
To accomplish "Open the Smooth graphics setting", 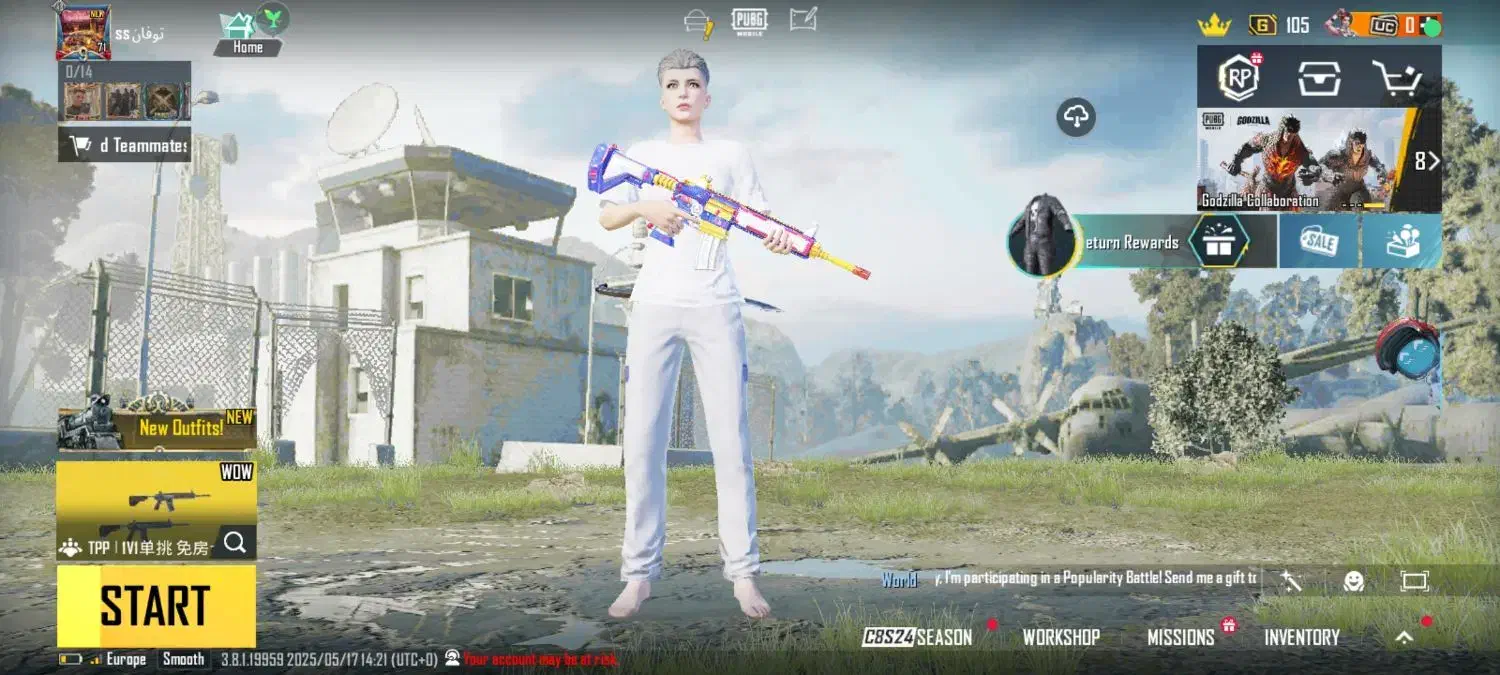I will (x=183, y=659).
